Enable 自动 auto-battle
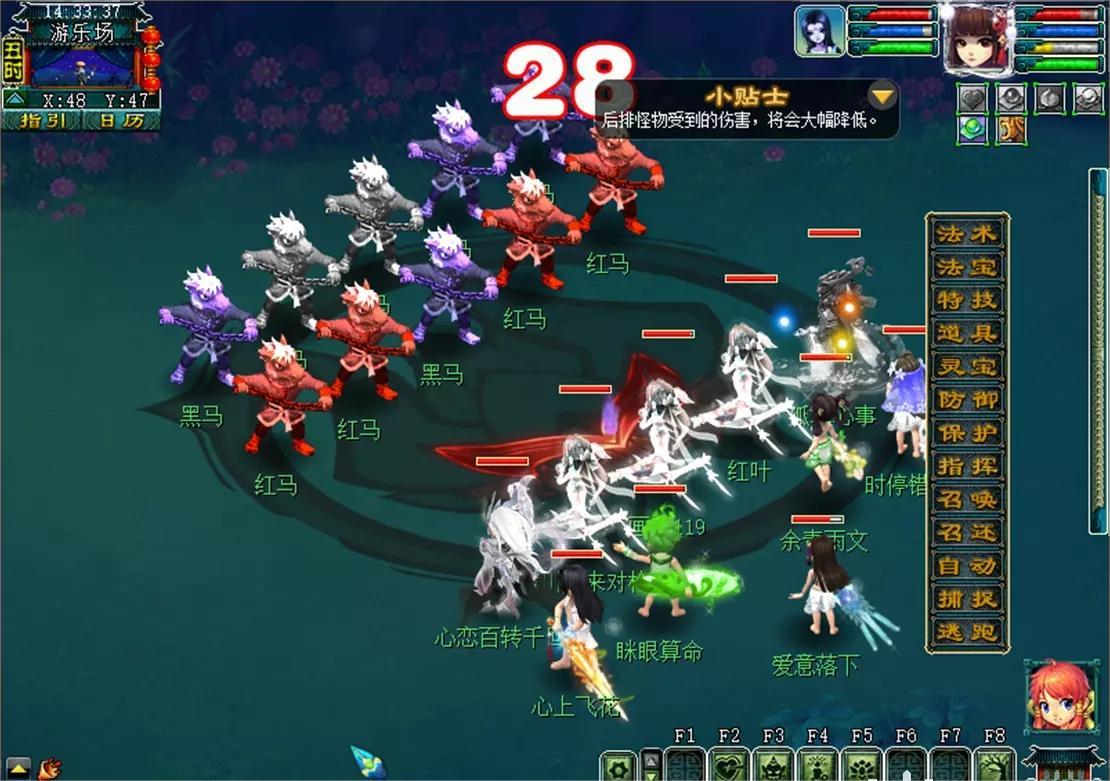Image resolution: width=1110 pixels, height=781 pixels. click(x=966, y=565)
